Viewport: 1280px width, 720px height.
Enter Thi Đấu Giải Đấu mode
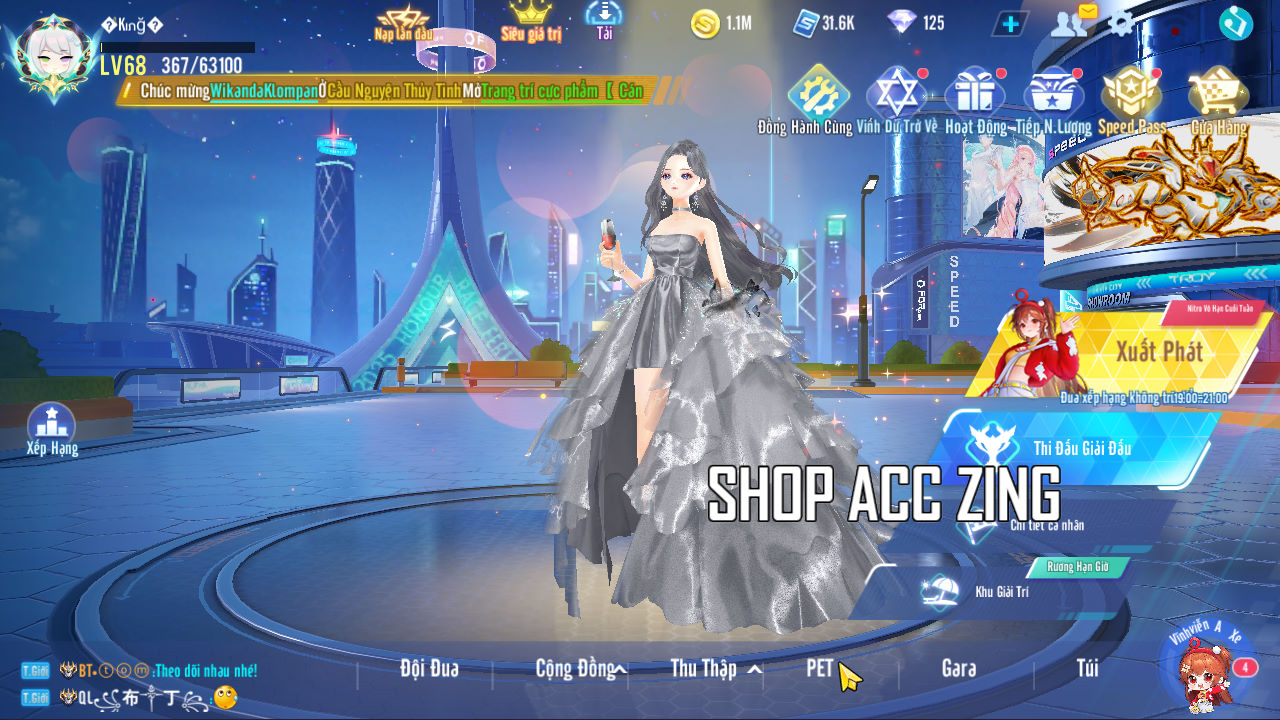(1082, 448)
